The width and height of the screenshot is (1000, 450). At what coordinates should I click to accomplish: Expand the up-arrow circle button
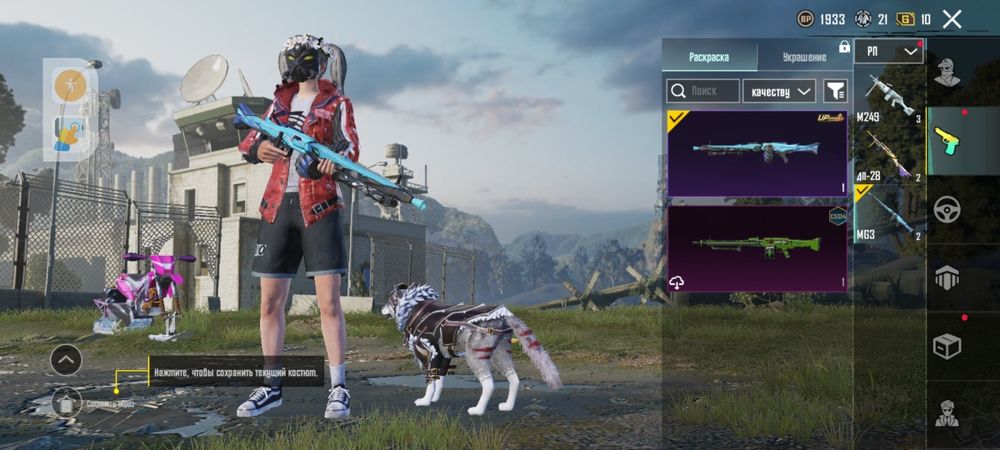tap(66, 359)
